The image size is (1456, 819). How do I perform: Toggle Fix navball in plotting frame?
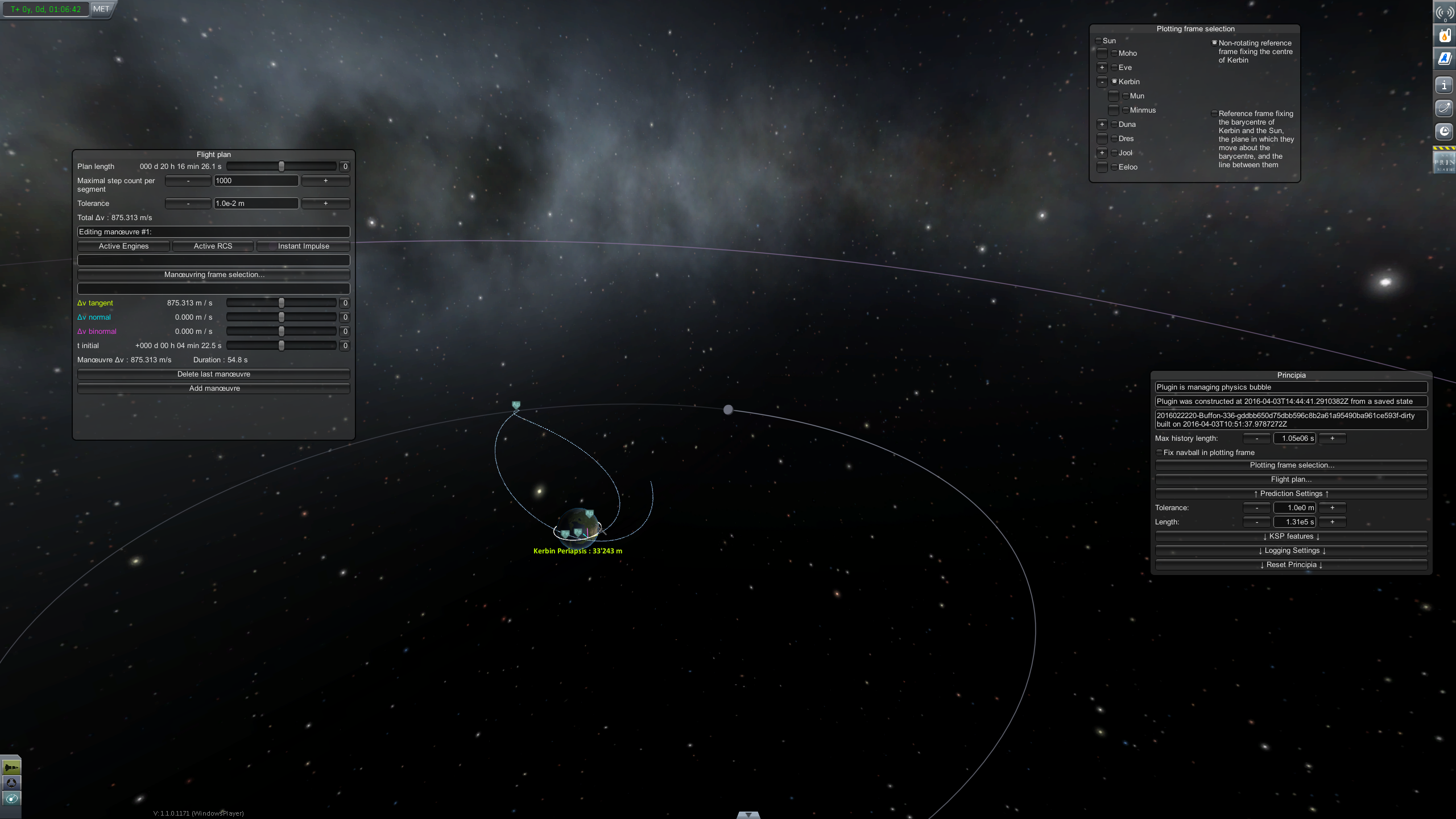tap(1160, 453)
